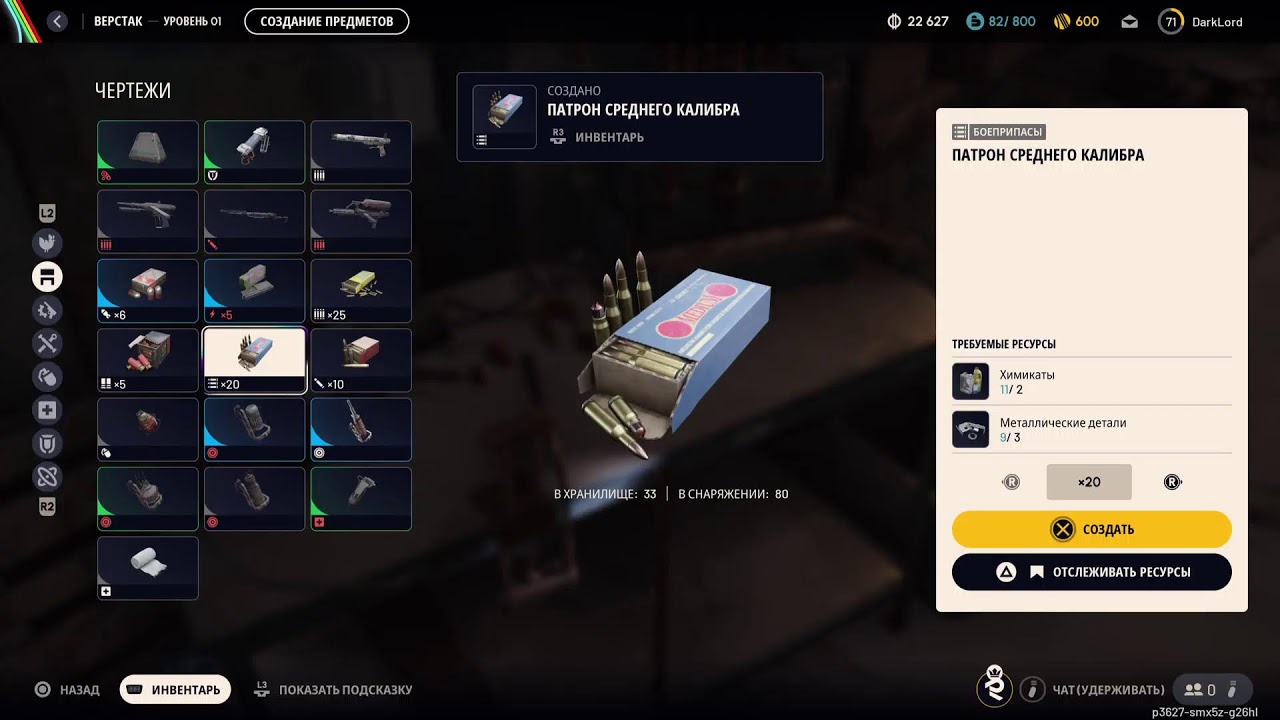Select the yellow ammo box x25 blueprint
Viewport: 1280px width, 720px height.
pyautogui.click(x=361, y=291)
